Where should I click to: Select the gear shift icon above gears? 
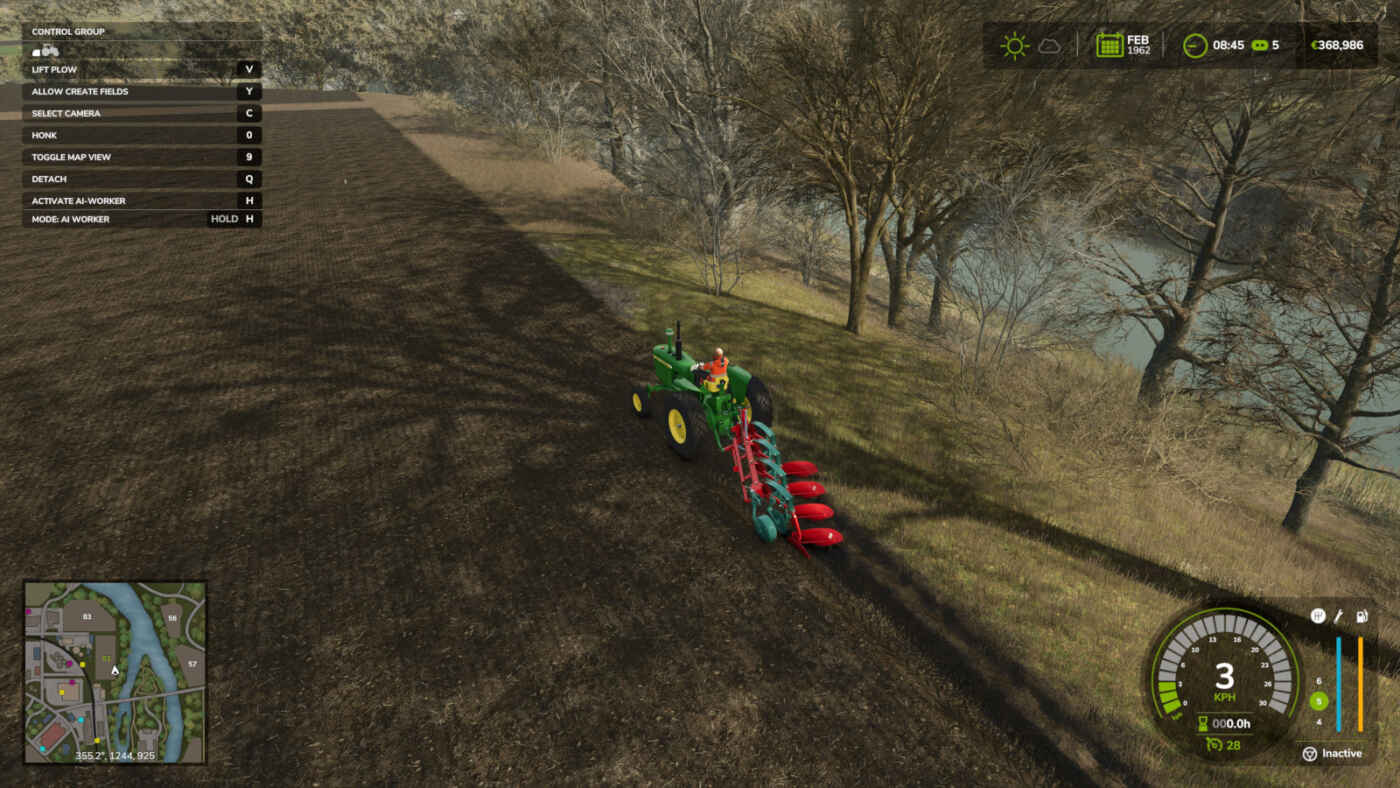1318,616
